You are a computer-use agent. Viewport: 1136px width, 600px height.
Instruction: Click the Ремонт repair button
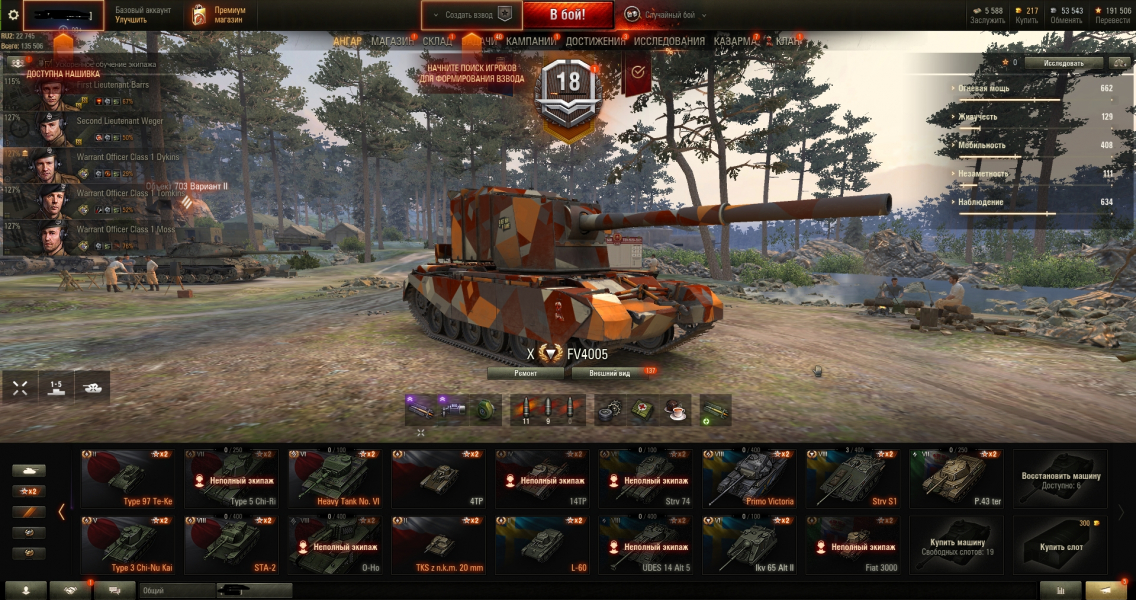pos(525,373)
